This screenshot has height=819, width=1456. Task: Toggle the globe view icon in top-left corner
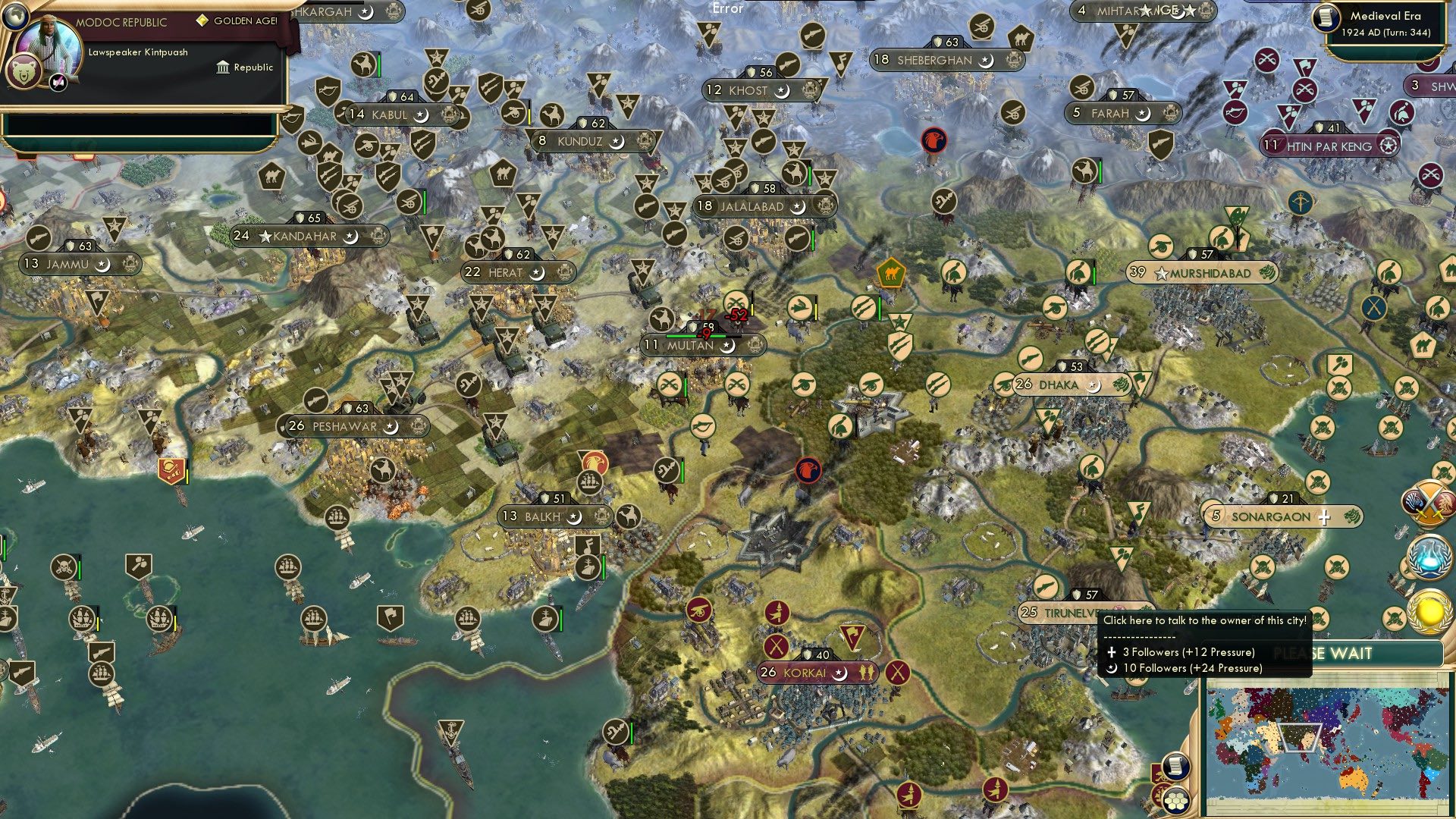(x=15, y=17)
